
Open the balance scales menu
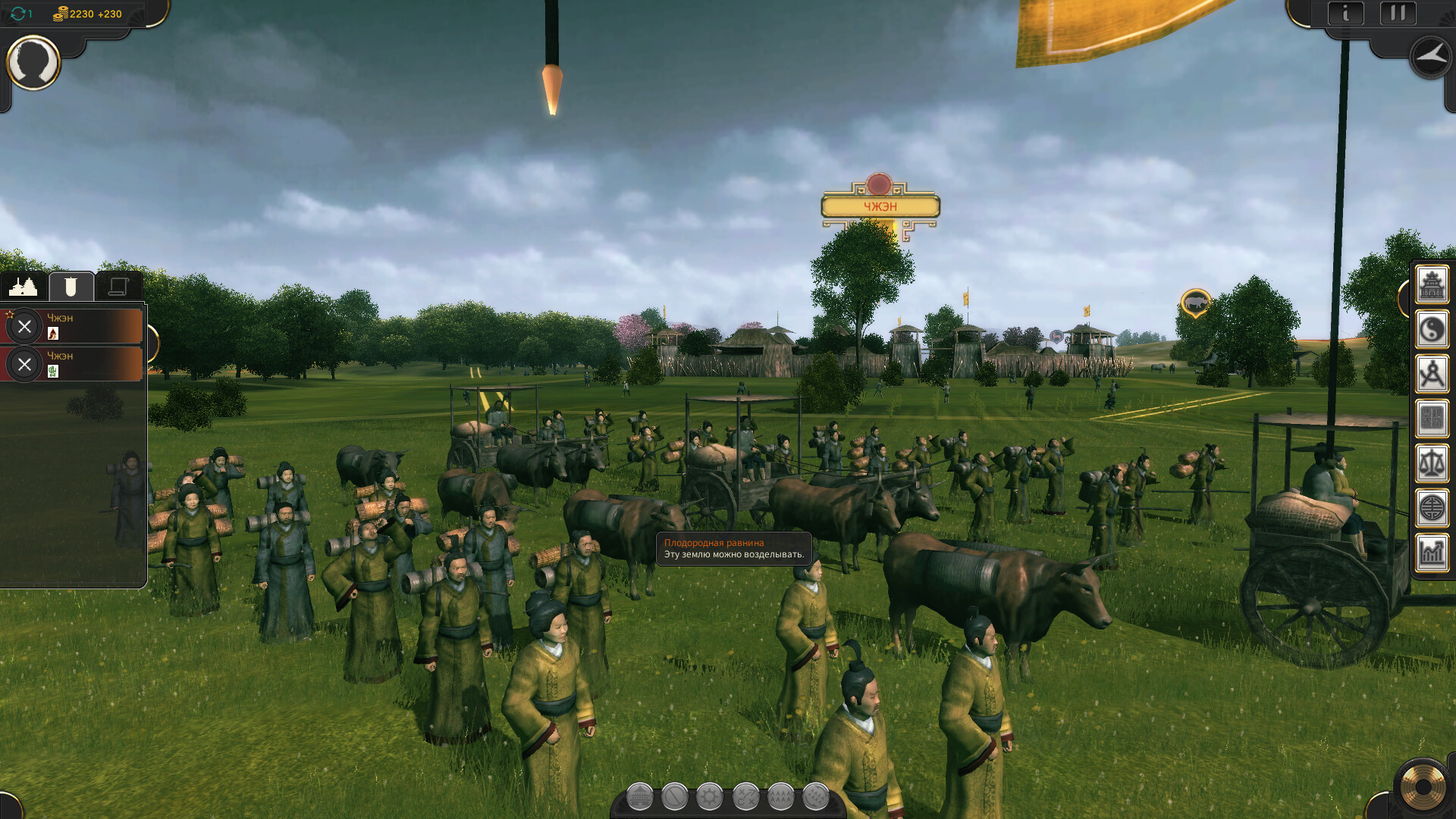(x=1432, y=463)
